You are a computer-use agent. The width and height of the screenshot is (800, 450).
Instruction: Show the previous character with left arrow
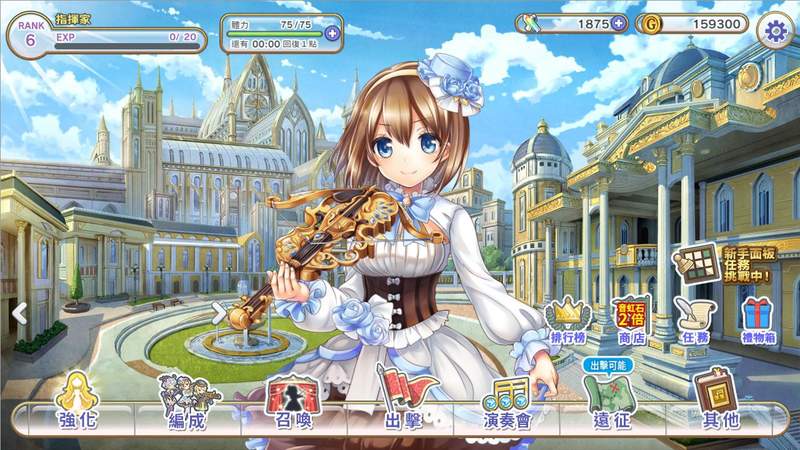tap(17, 313)
